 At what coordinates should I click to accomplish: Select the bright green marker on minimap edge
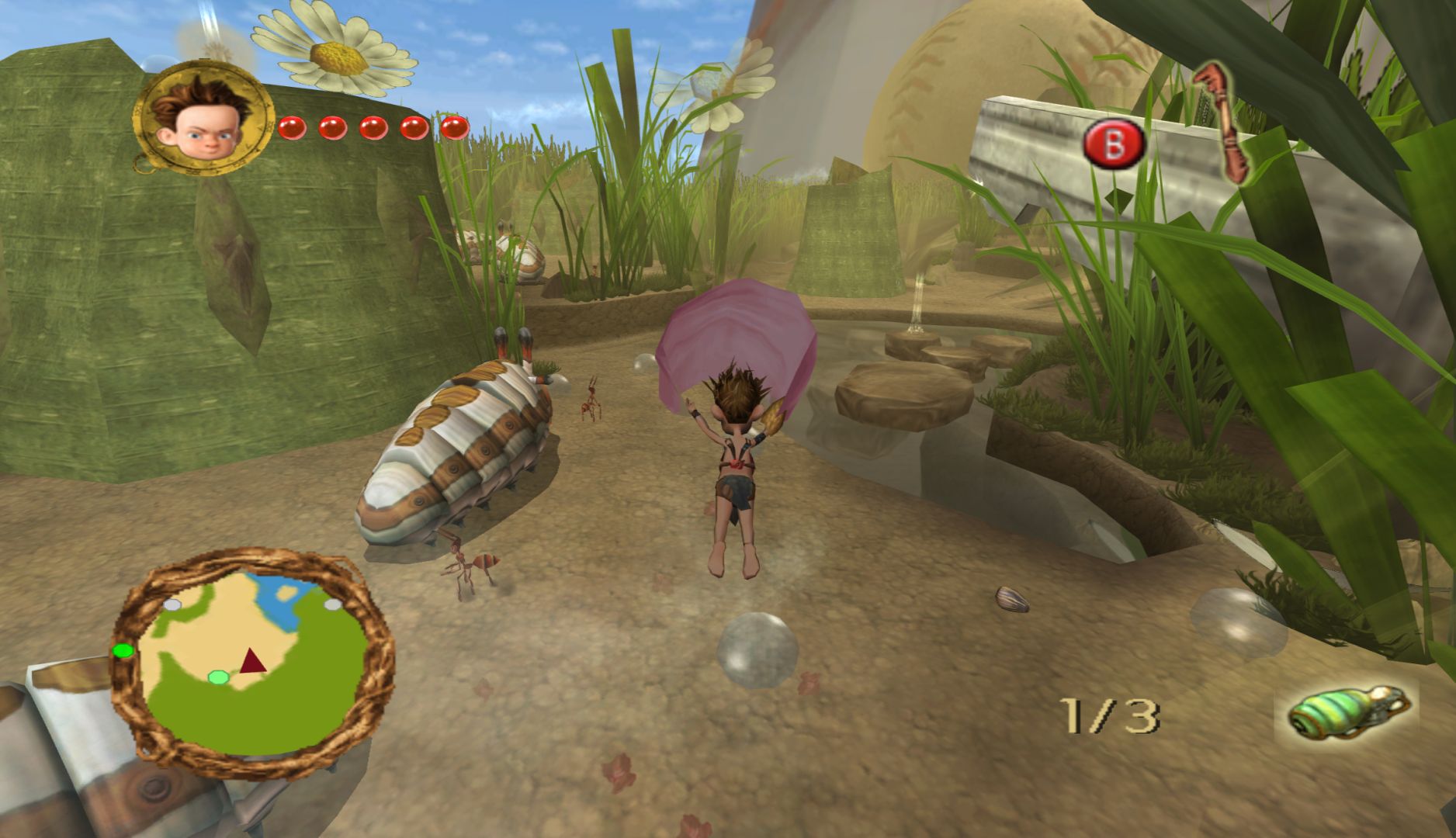123,650
